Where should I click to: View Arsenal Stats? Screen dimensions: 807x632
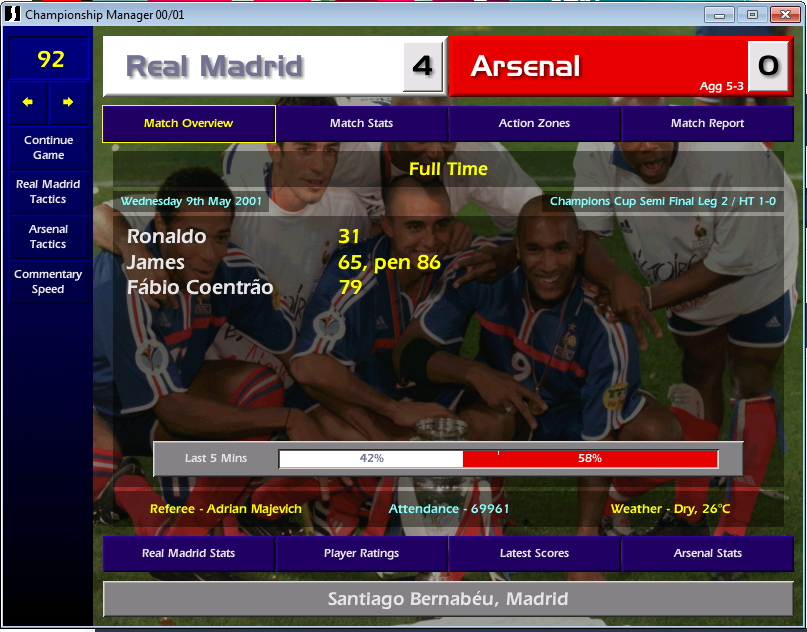click(707, 554)
